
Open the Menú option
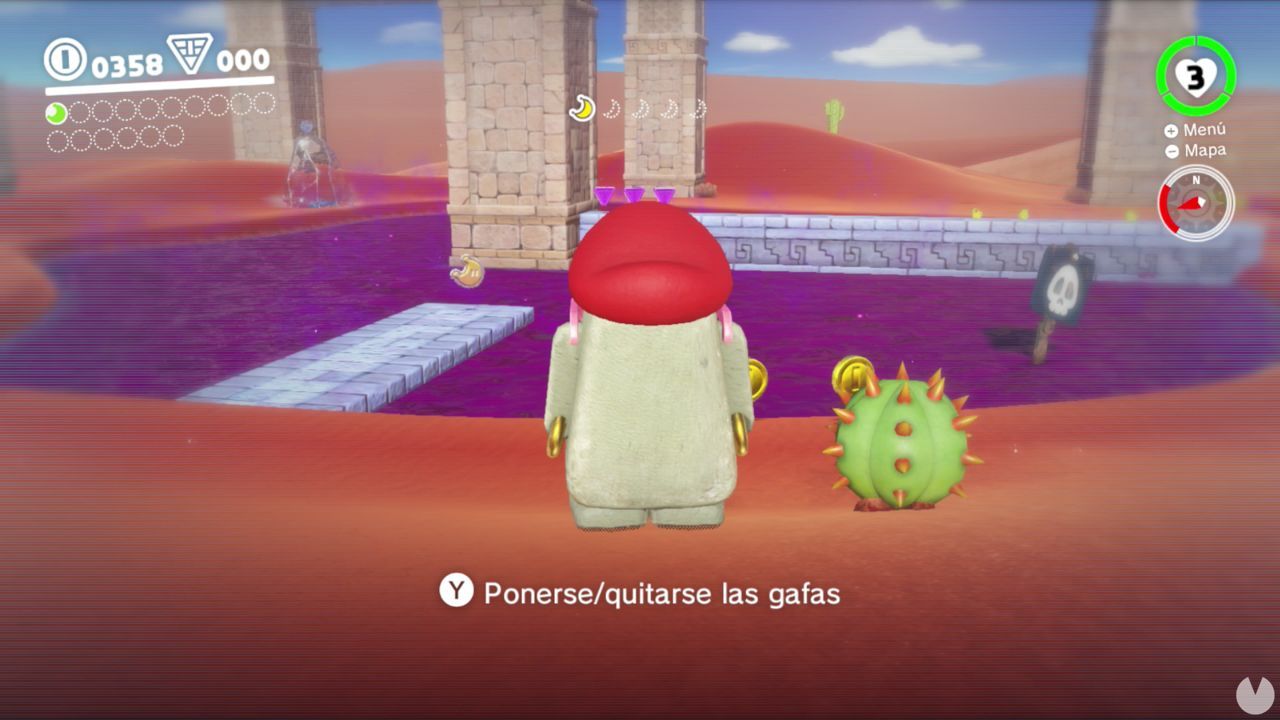coord(1205,130)
